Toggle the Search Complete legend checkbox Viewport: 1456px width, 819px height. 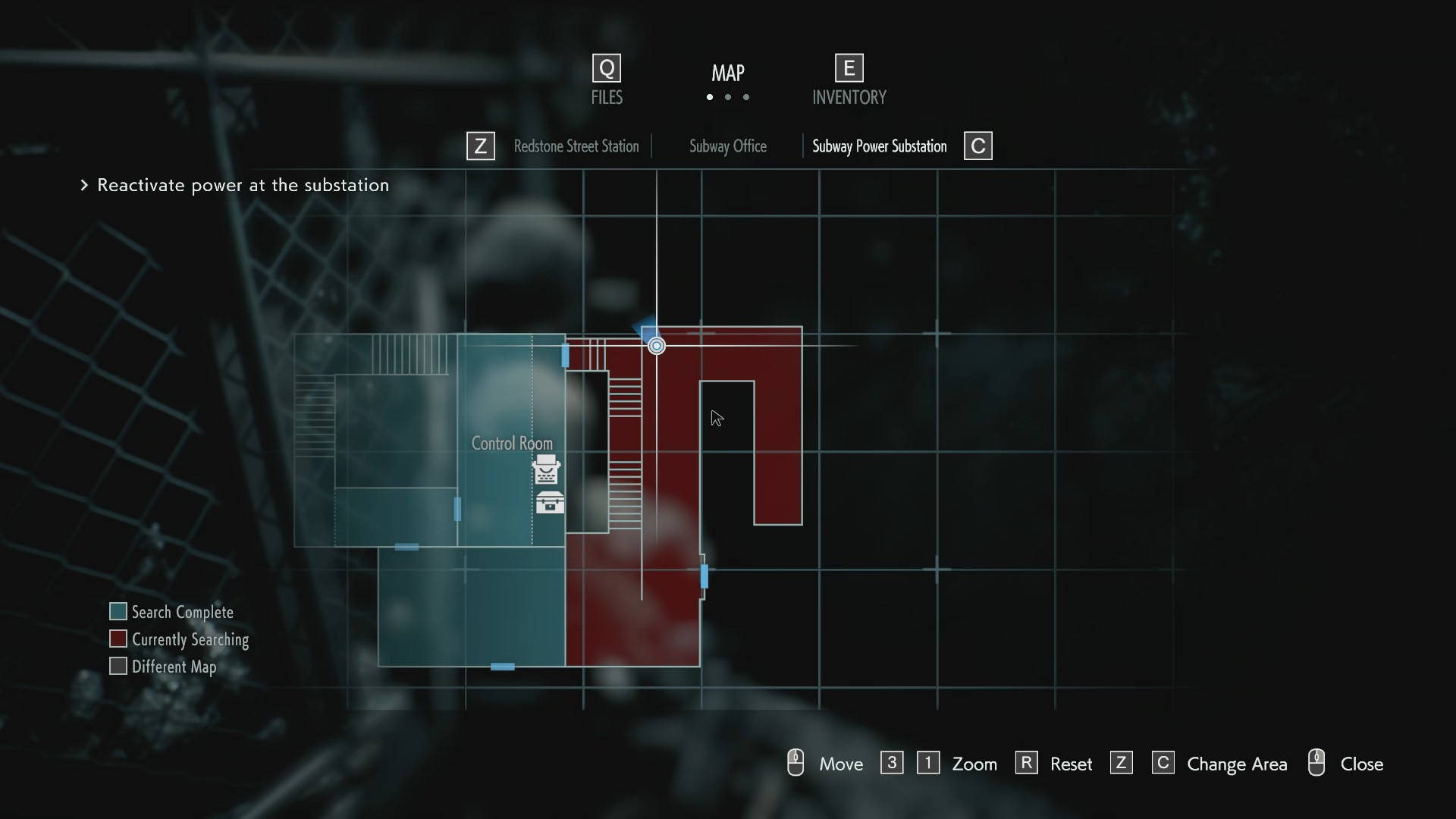tap(118, 611)
